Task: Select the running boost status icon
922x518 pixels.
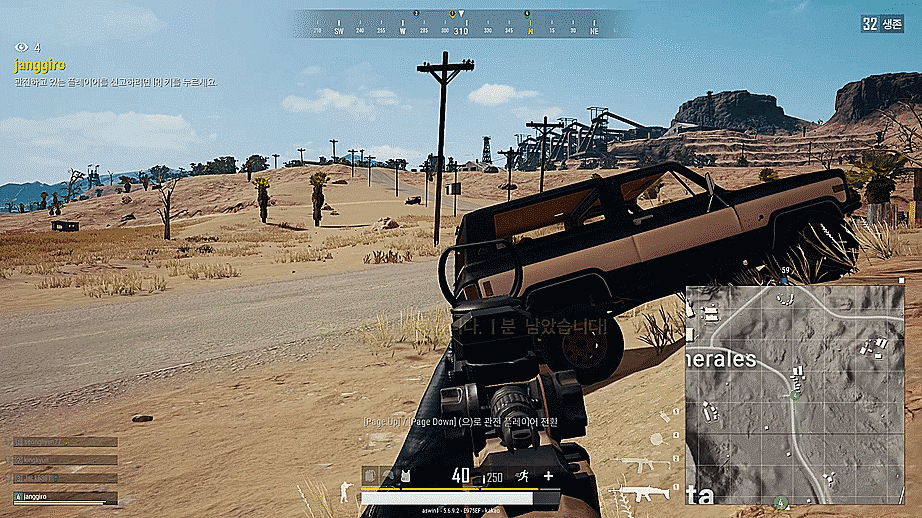Action: pos(522,476)
